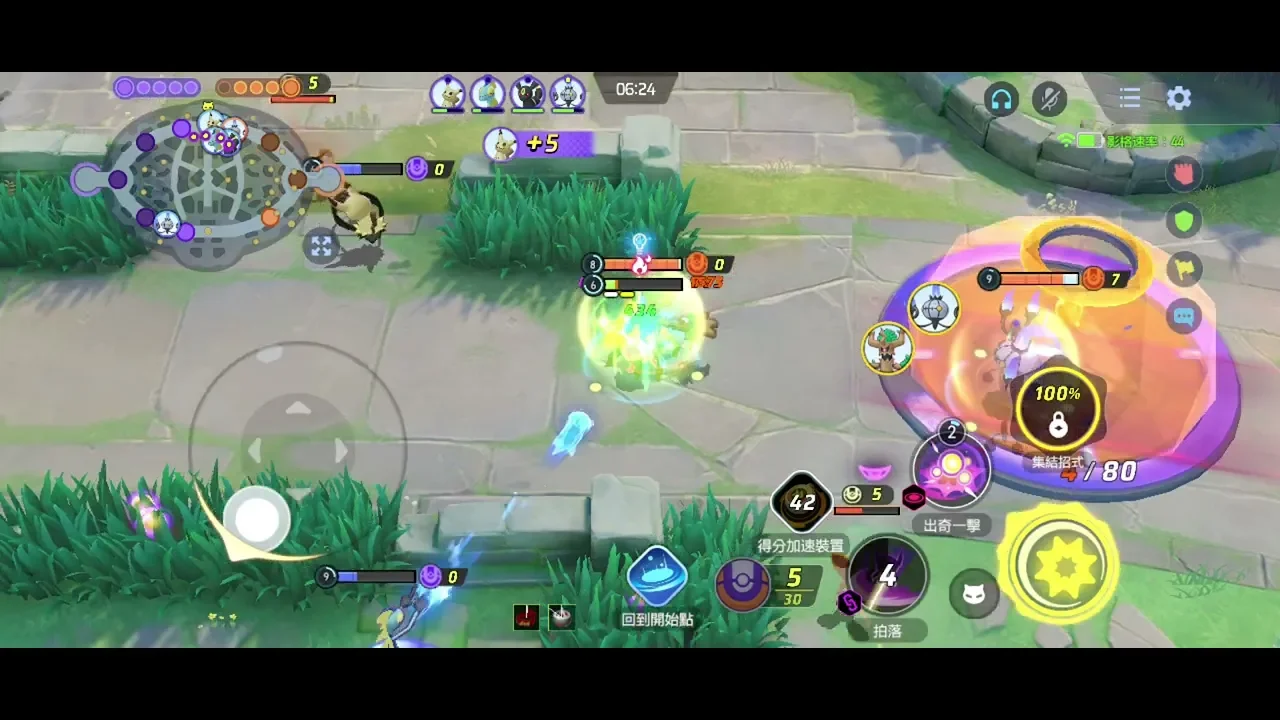
Task: Use the 出奇一擊 skill
Action: 951,470
